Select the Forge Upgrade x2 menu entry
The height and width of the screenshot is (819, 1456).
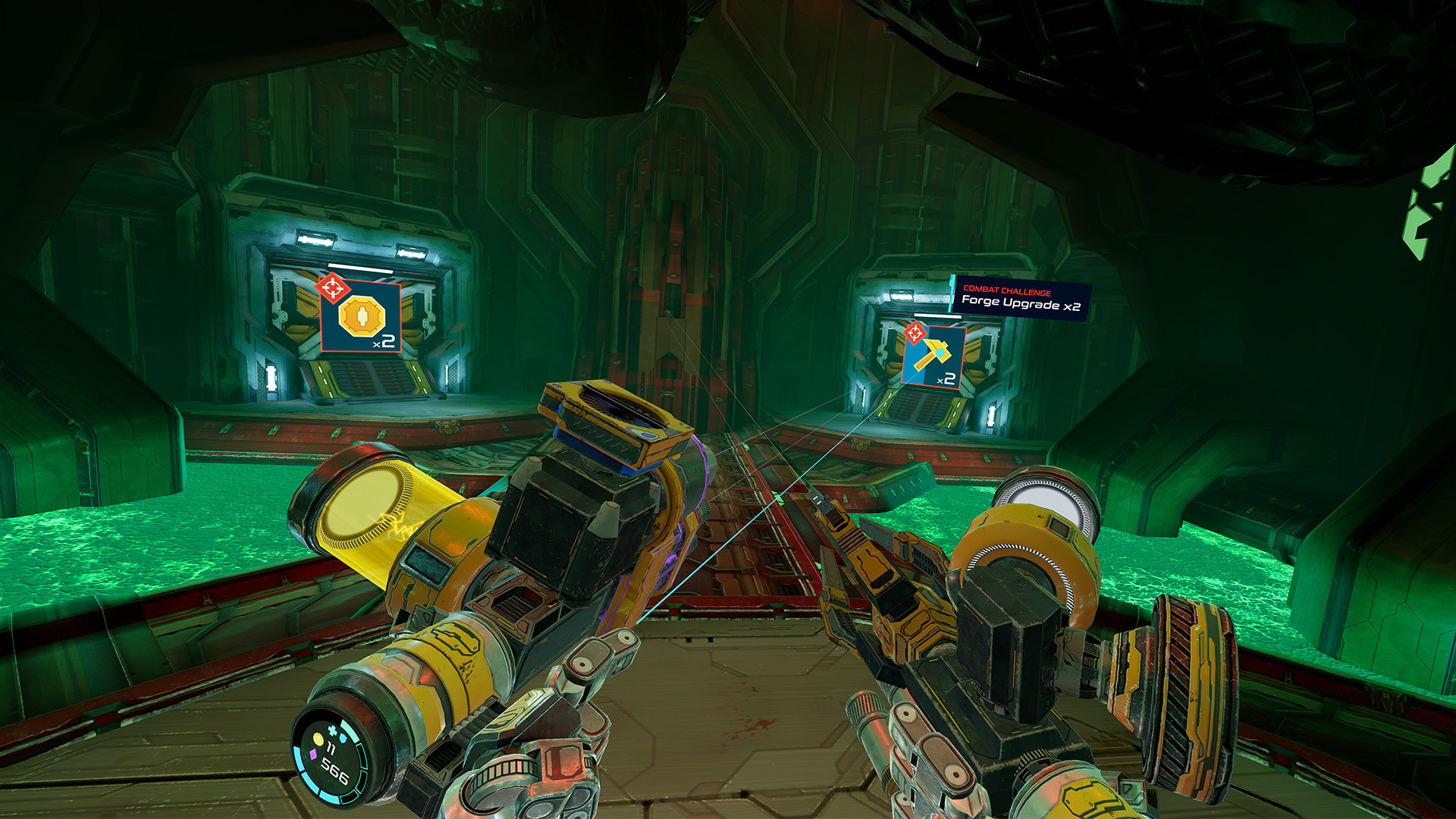tap(1021, 304)
